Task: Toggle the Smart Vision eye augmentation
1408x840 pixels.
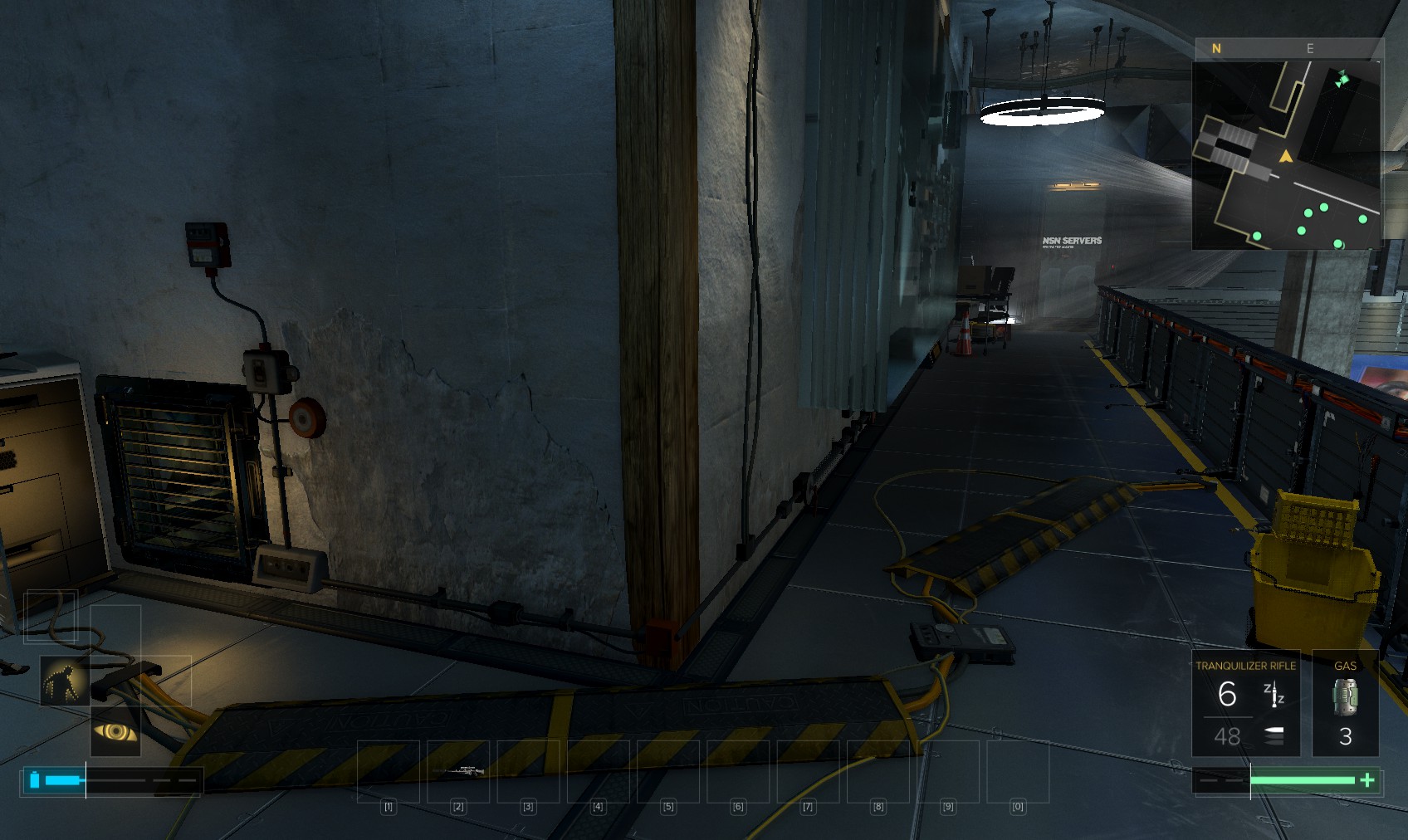Action: pos(115,731)
